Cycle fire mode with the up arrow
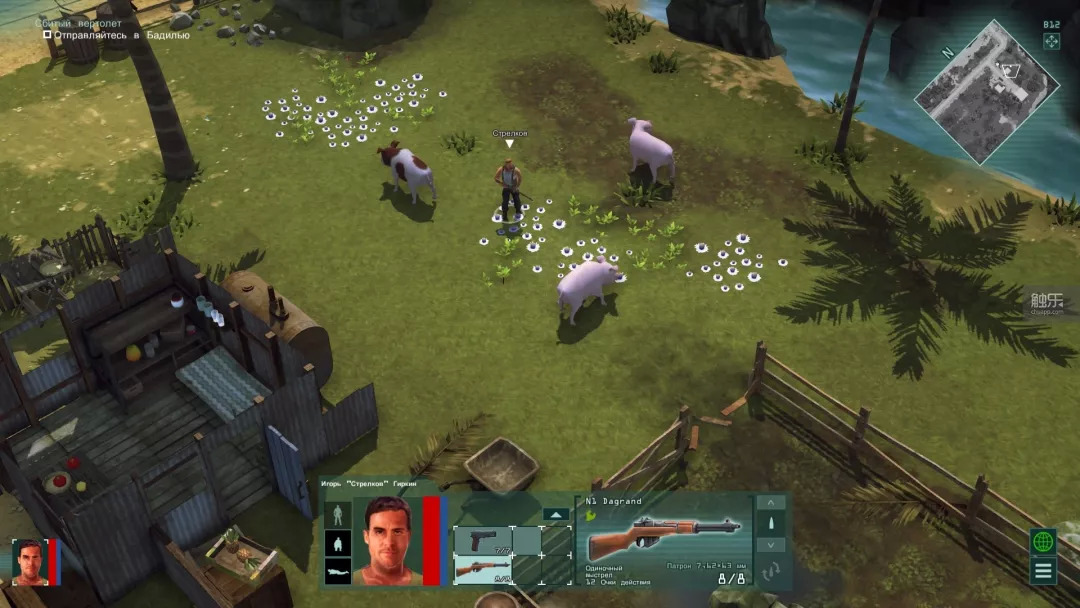 (x=770, y=503)
